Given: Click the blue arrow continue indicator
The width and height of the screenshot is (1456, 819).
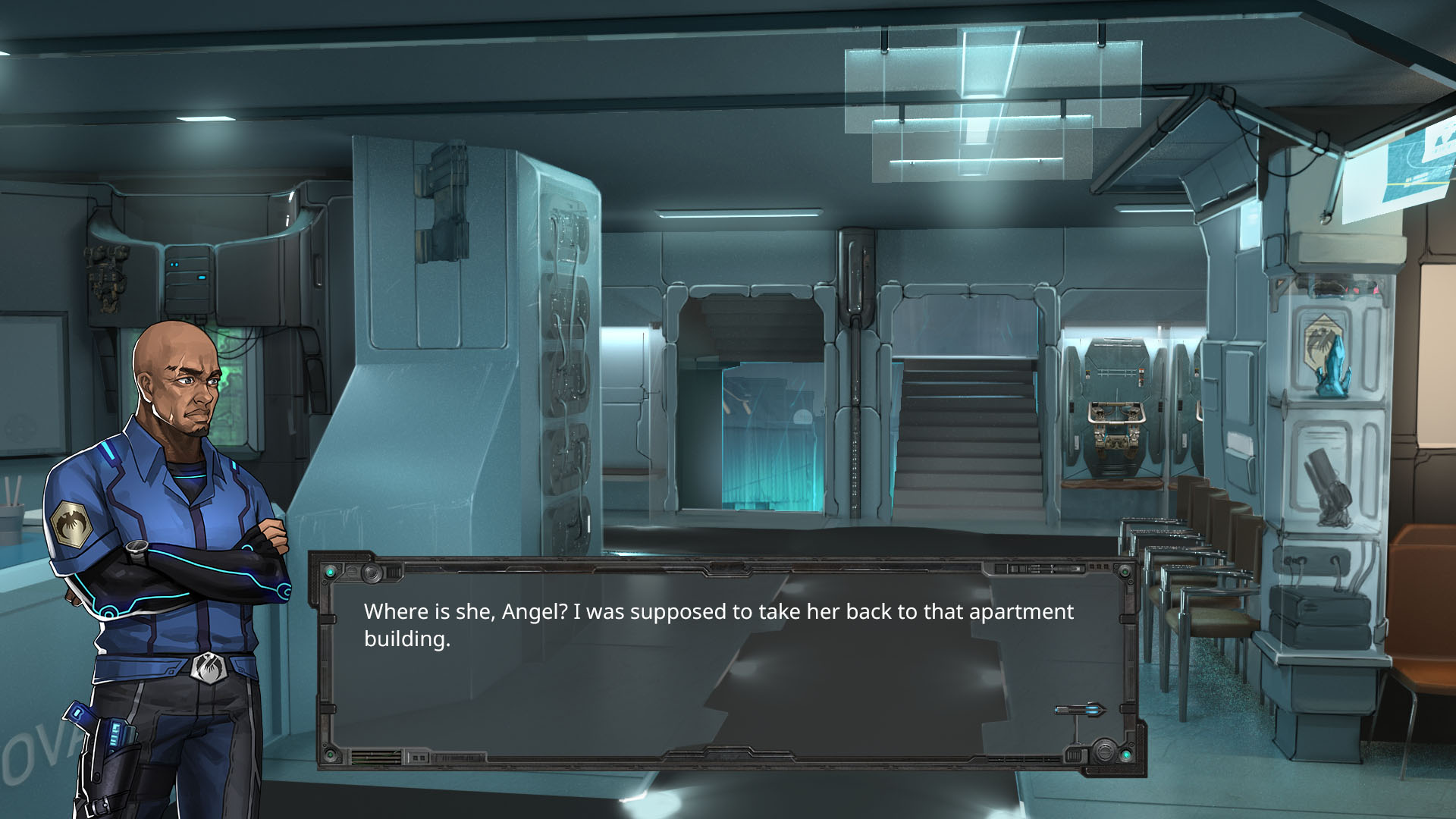Looking at the screenshot, I should (1080, 711).
